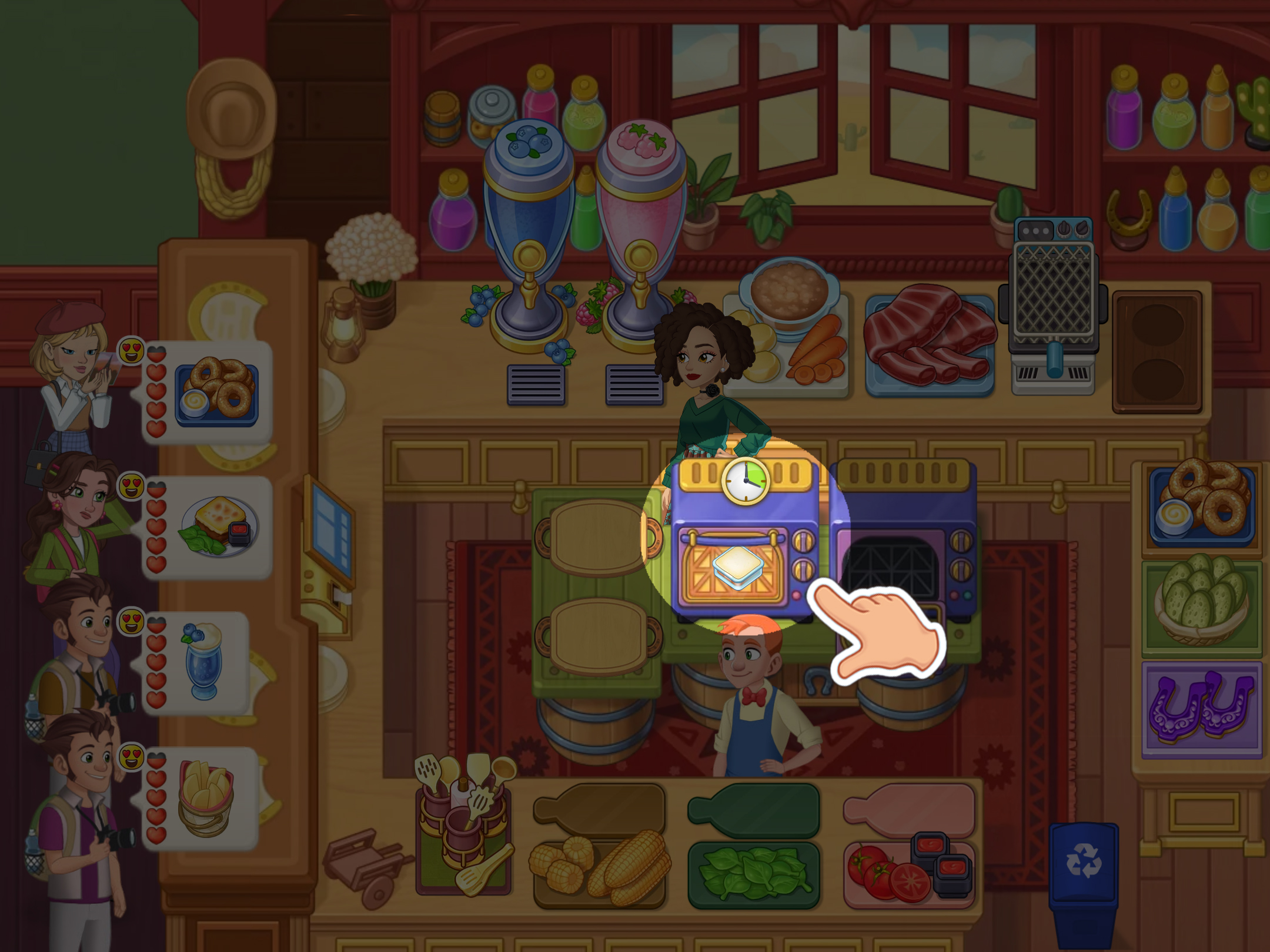Take the donuts tray on the side shelf
The image size is (1270, 952).
[1202, 502]
